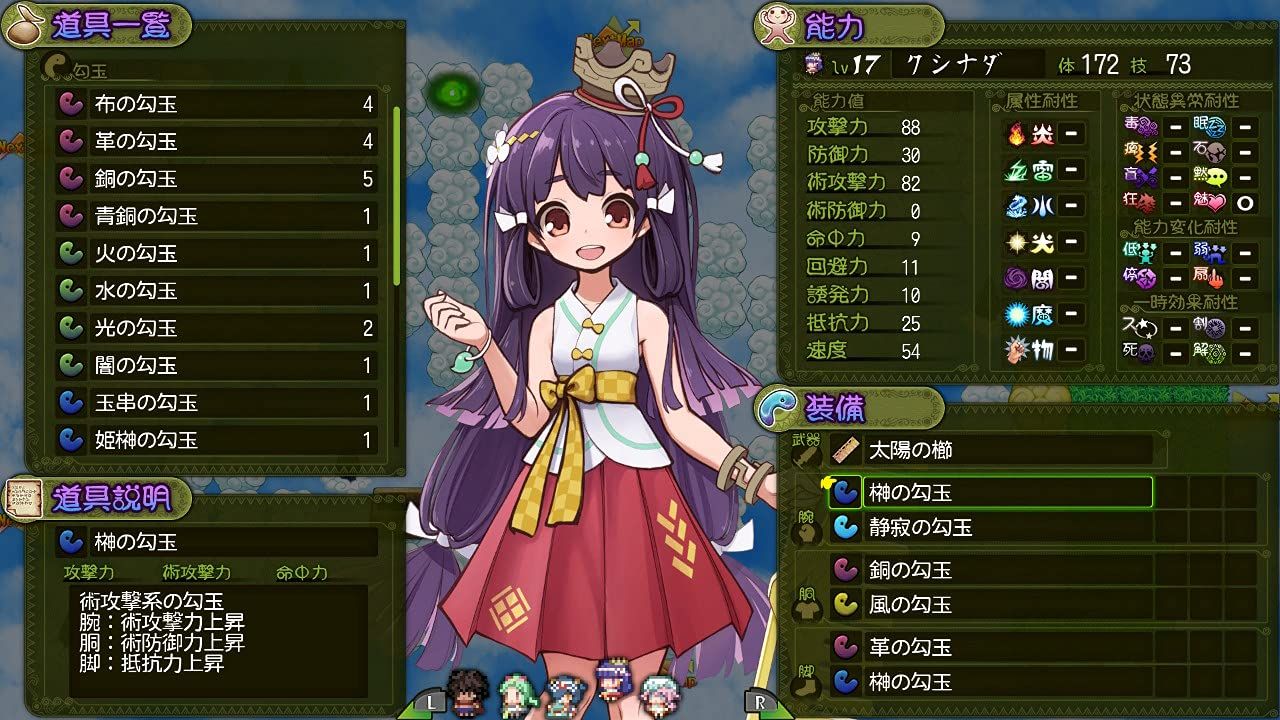Click the fire element resistance icon
The width and height of the screenshot is (1280, 720).
coord(1016,132)
